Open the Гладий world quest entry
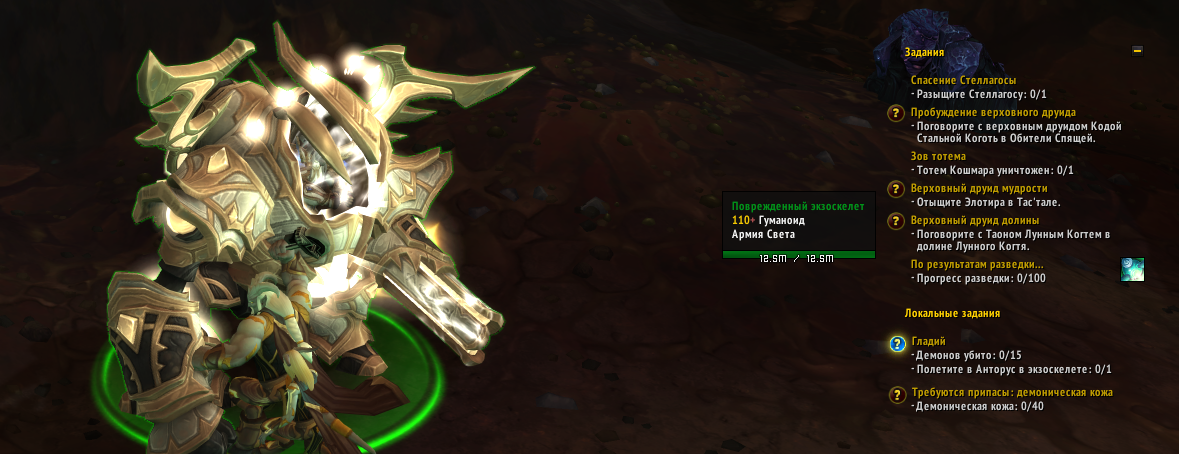The height and width of the screenshot is (454, 1179). coord(928,341)
